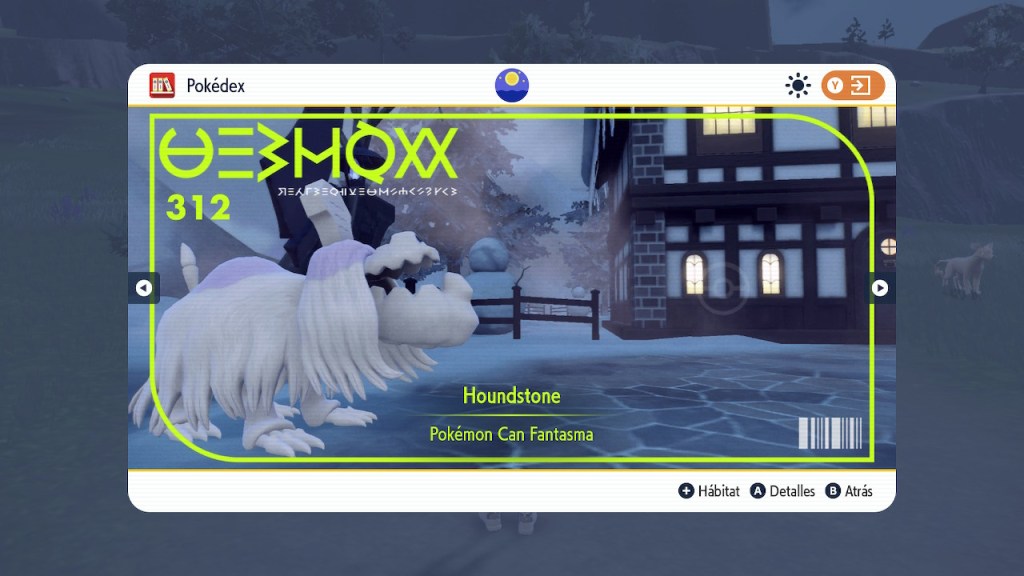Click the moon emblem in the header

[x=512, y=85]
